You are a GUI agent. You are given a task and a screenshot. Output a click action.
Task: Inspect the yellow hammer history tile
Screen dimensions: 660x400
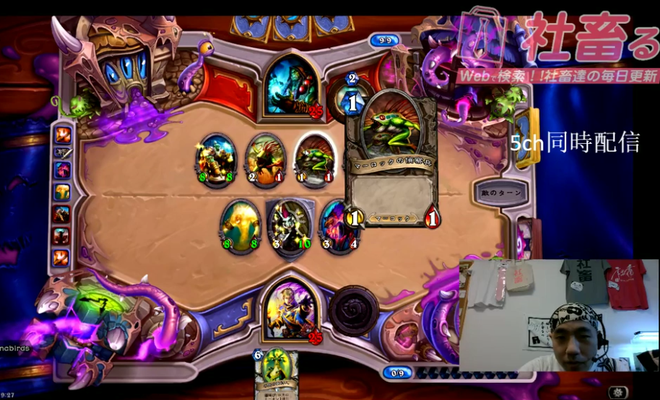click(x=63, y=192)
